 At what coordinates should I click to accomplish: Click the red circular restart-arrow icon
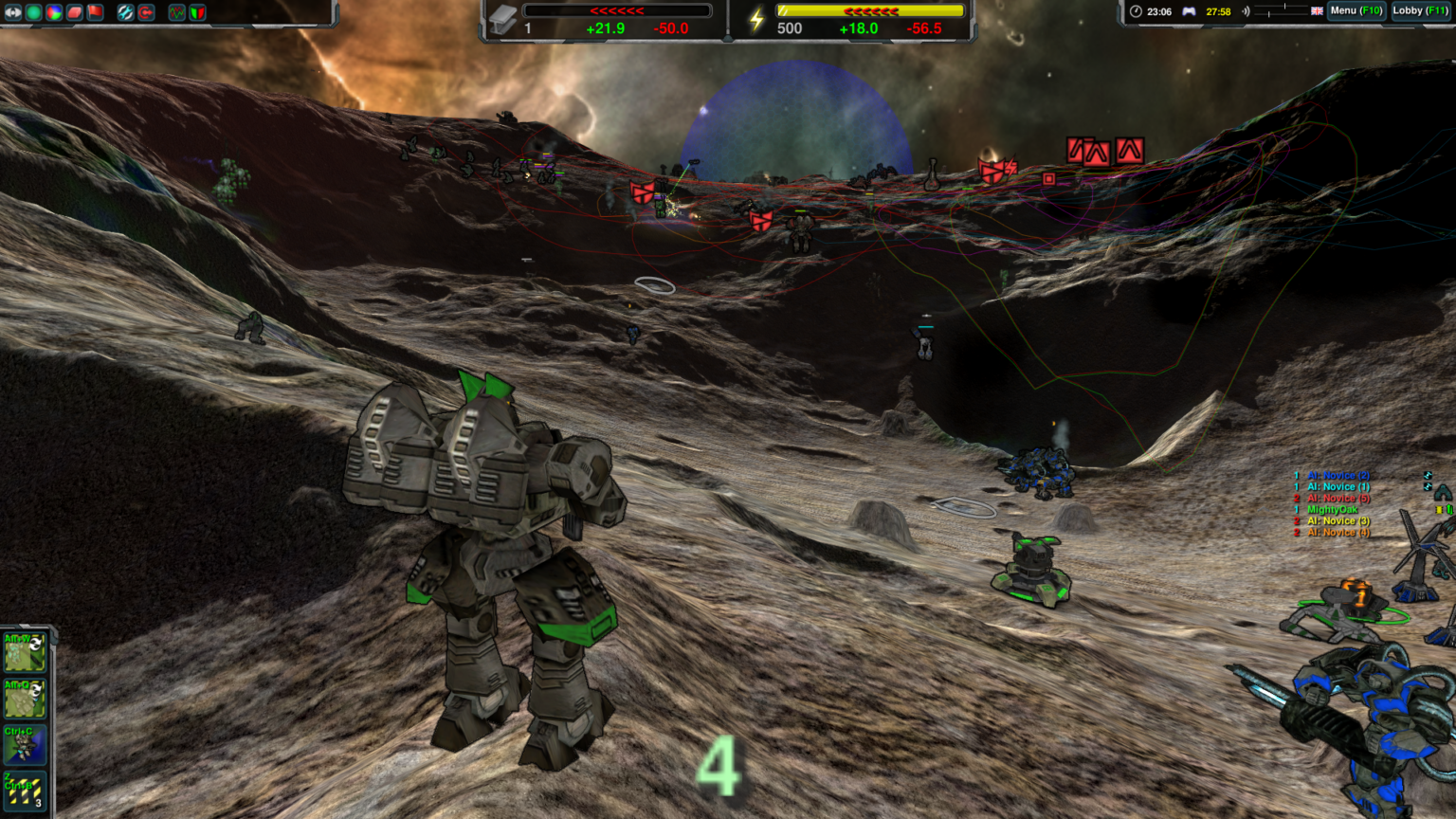click(147, 12)
